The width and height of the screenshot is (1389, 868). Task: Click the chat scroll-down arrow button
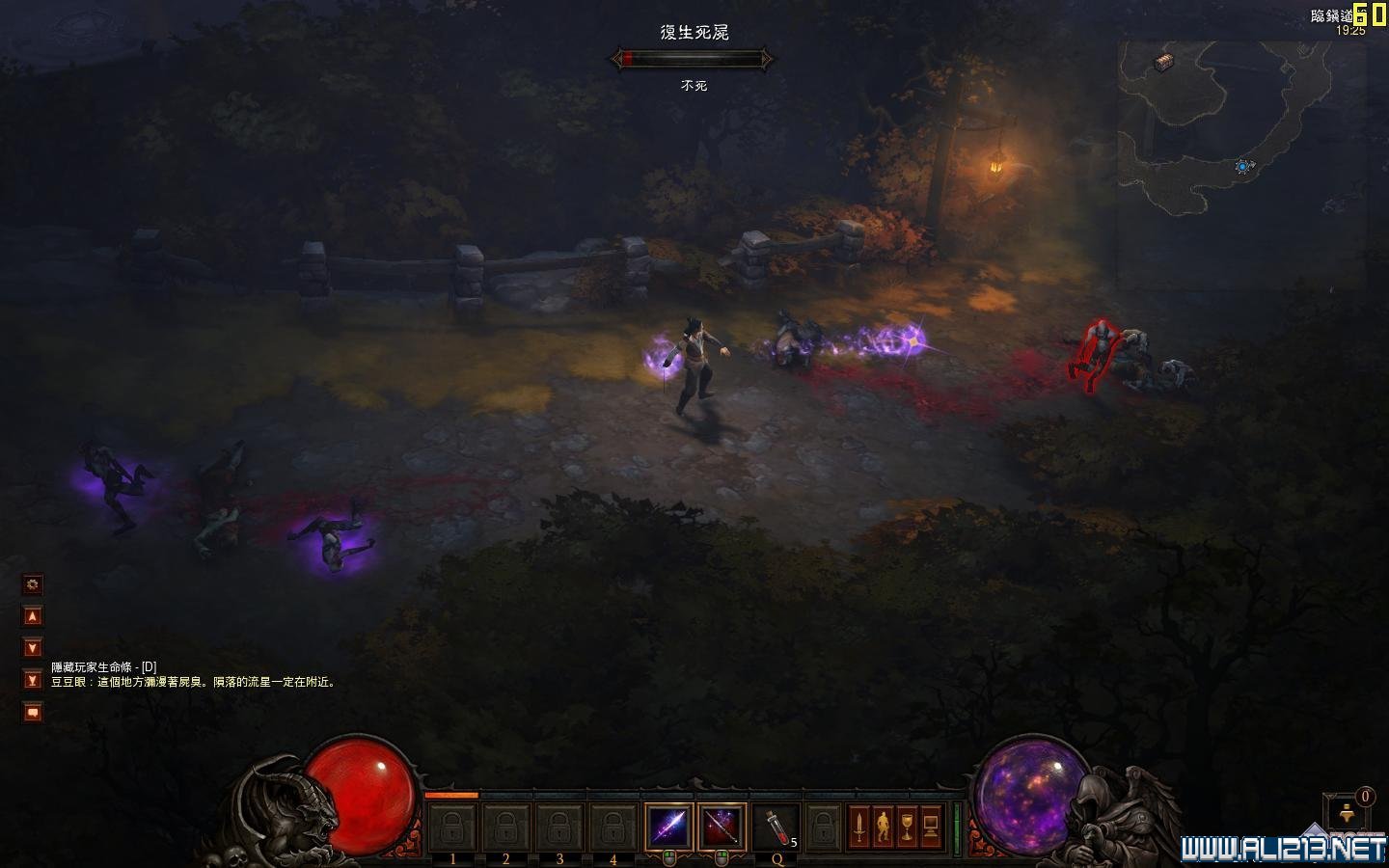[x=33, y=648]
